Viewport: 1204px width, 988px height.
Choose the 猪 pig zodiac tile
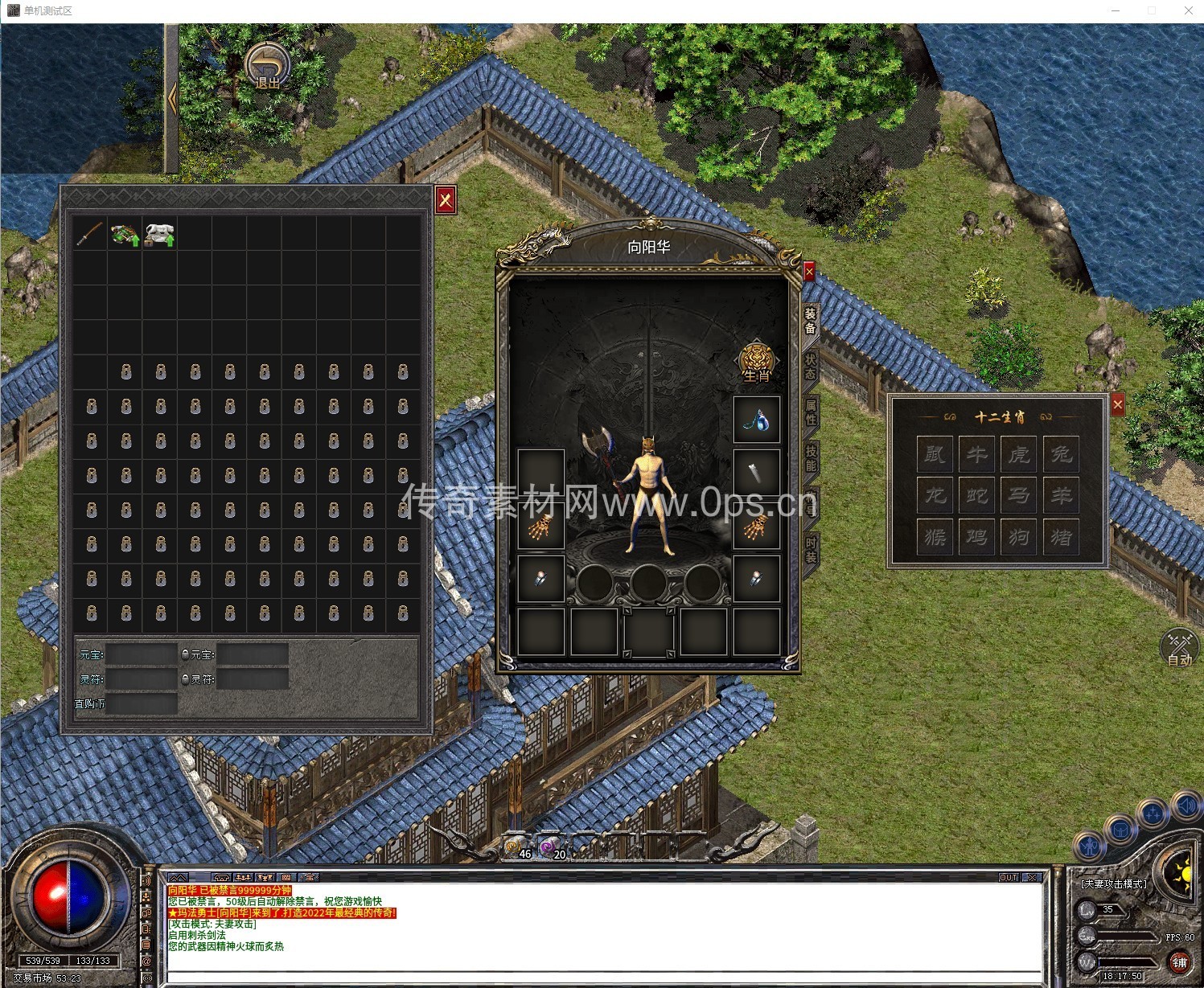tap(1061, 536)
